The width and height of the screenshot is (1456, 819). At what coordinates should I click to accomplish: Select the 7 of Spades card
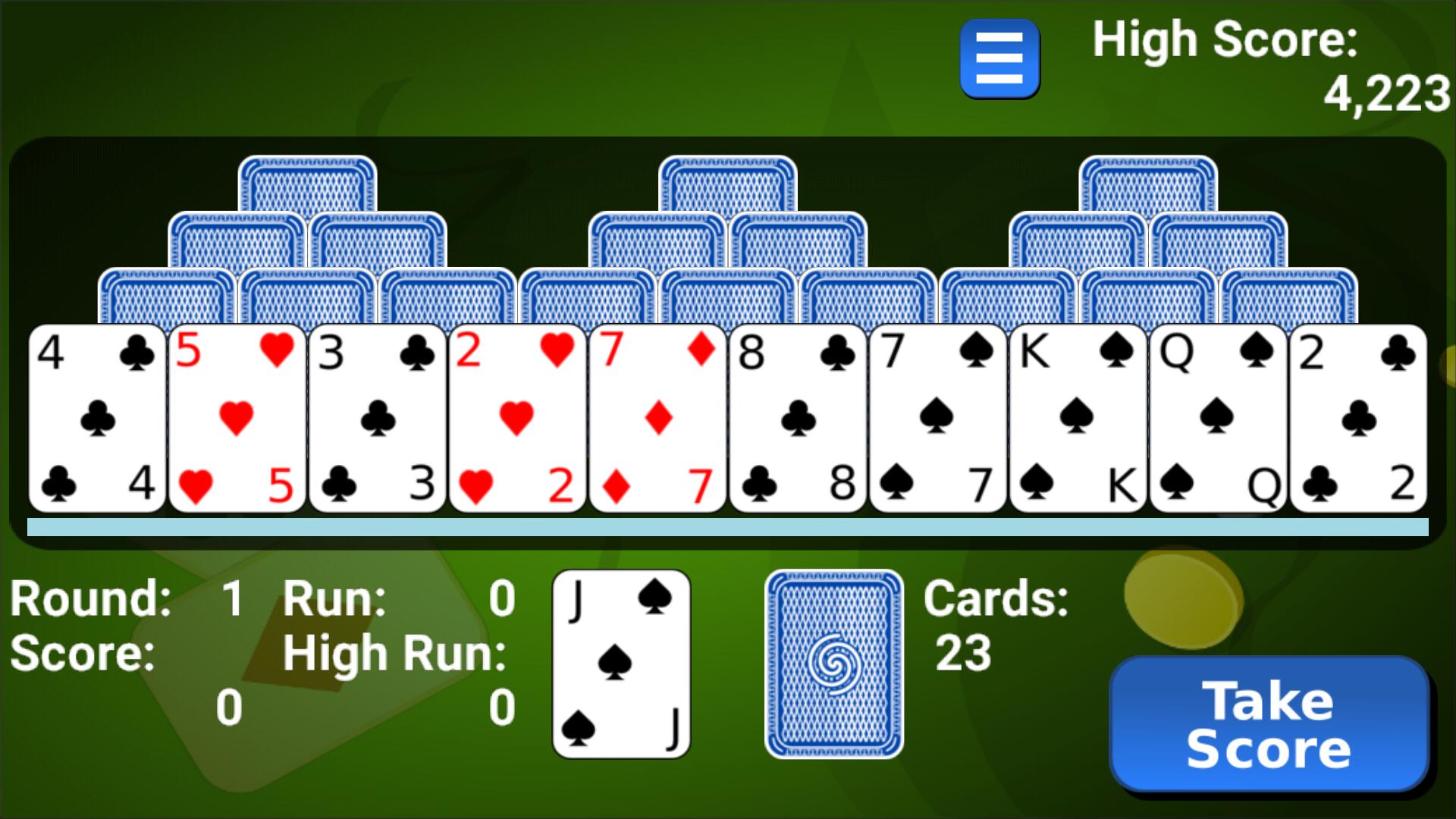[937, 417]
